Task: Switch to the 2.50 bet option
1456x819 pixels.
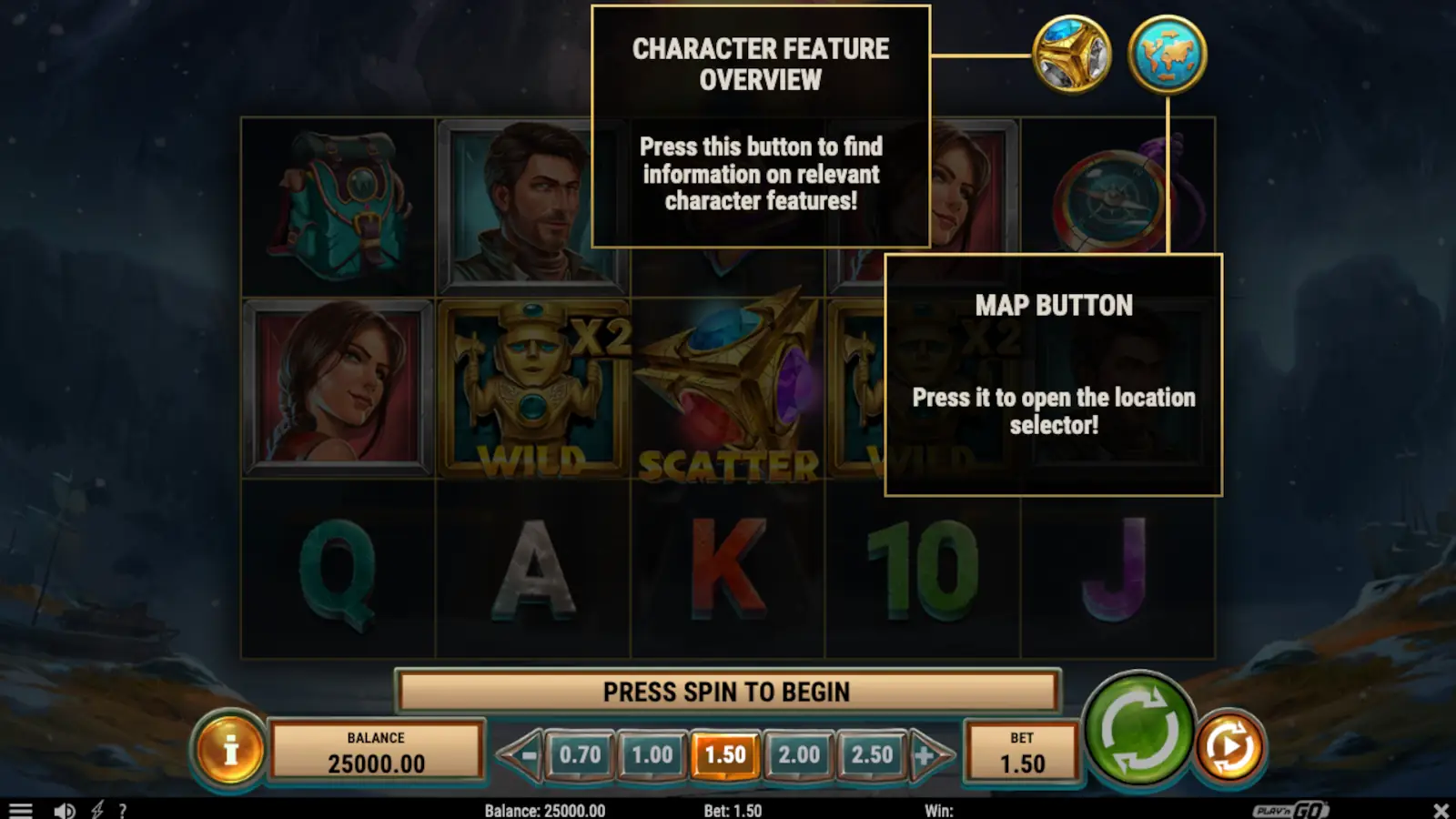Action: 872,754
